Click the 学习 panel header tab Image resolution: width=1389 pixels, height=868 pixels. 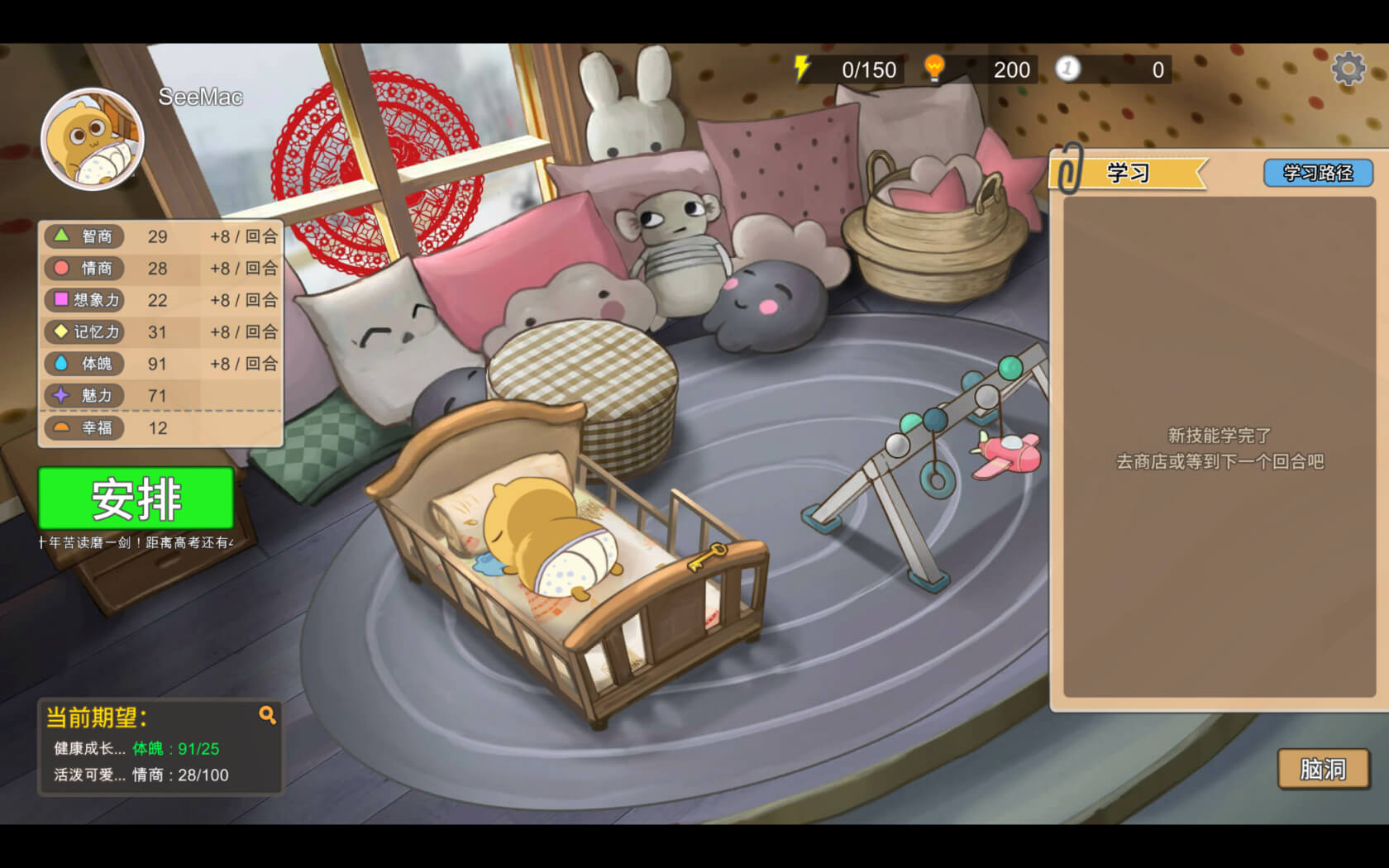point(1129,173)
